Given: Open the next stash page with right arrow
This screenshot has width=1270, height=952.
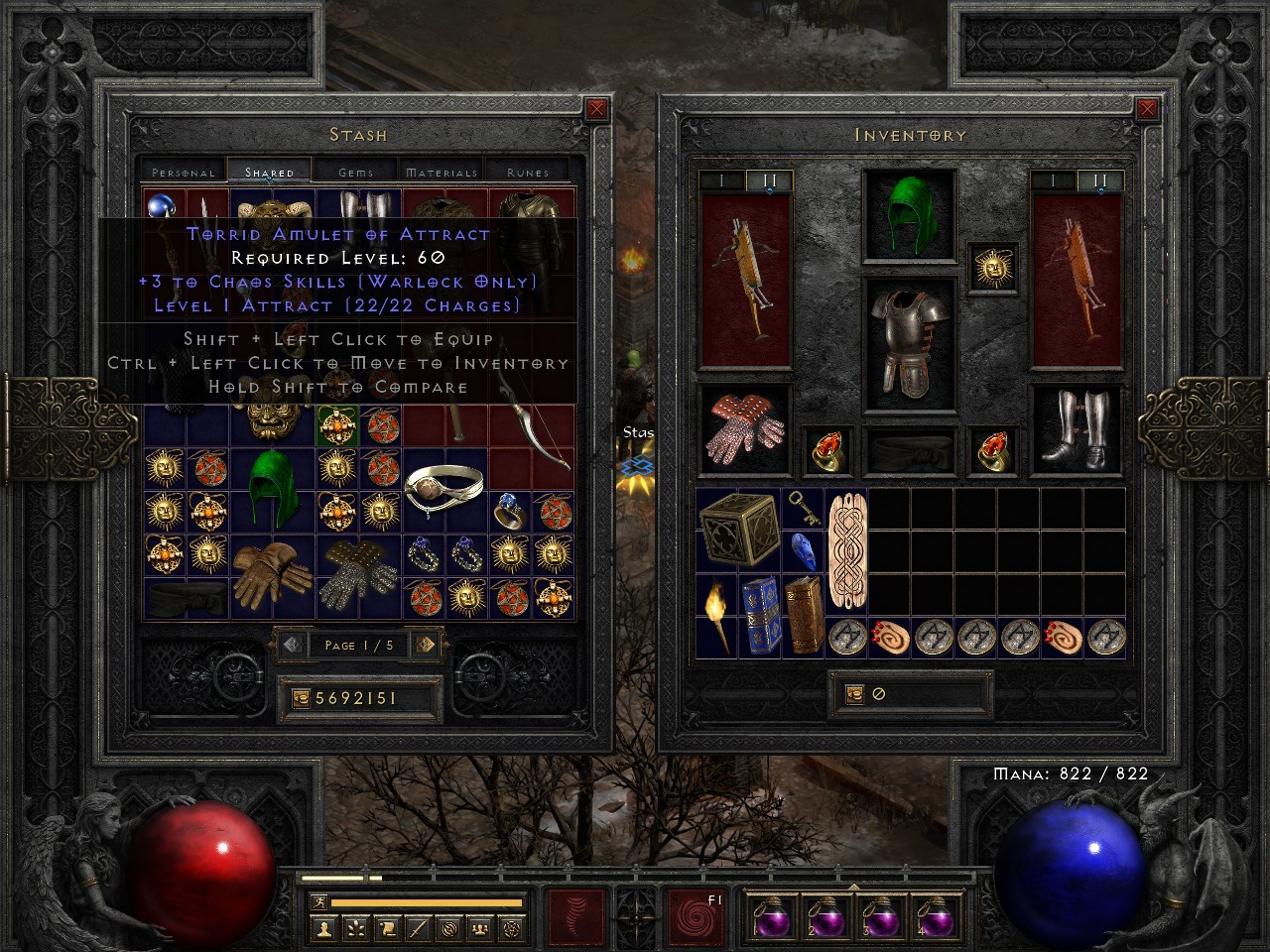Looking at the screenshot, I should click(428, 646).
